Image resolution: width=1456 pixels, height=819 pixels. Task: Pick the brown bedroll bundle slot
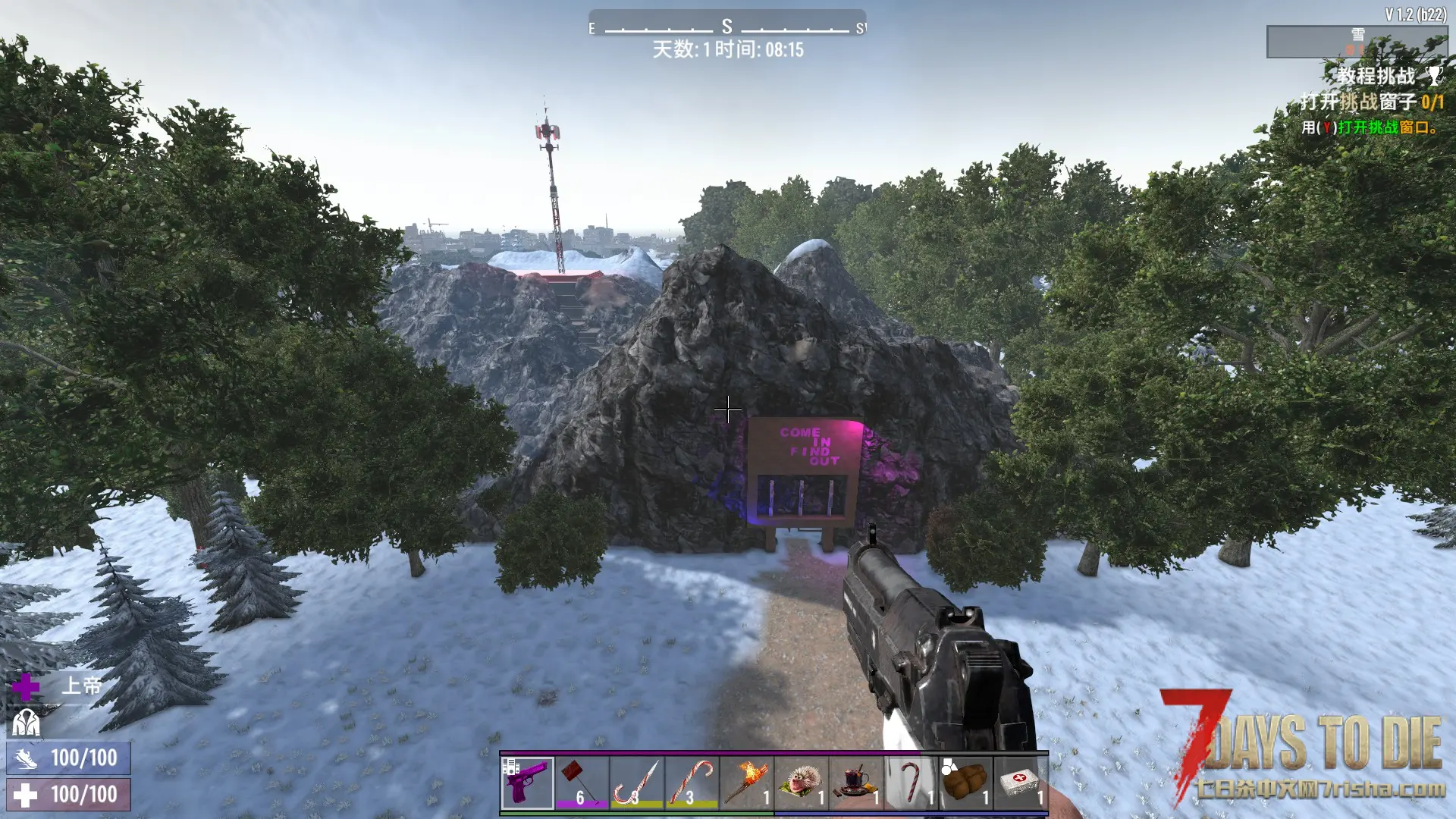[x=965, y=783]
